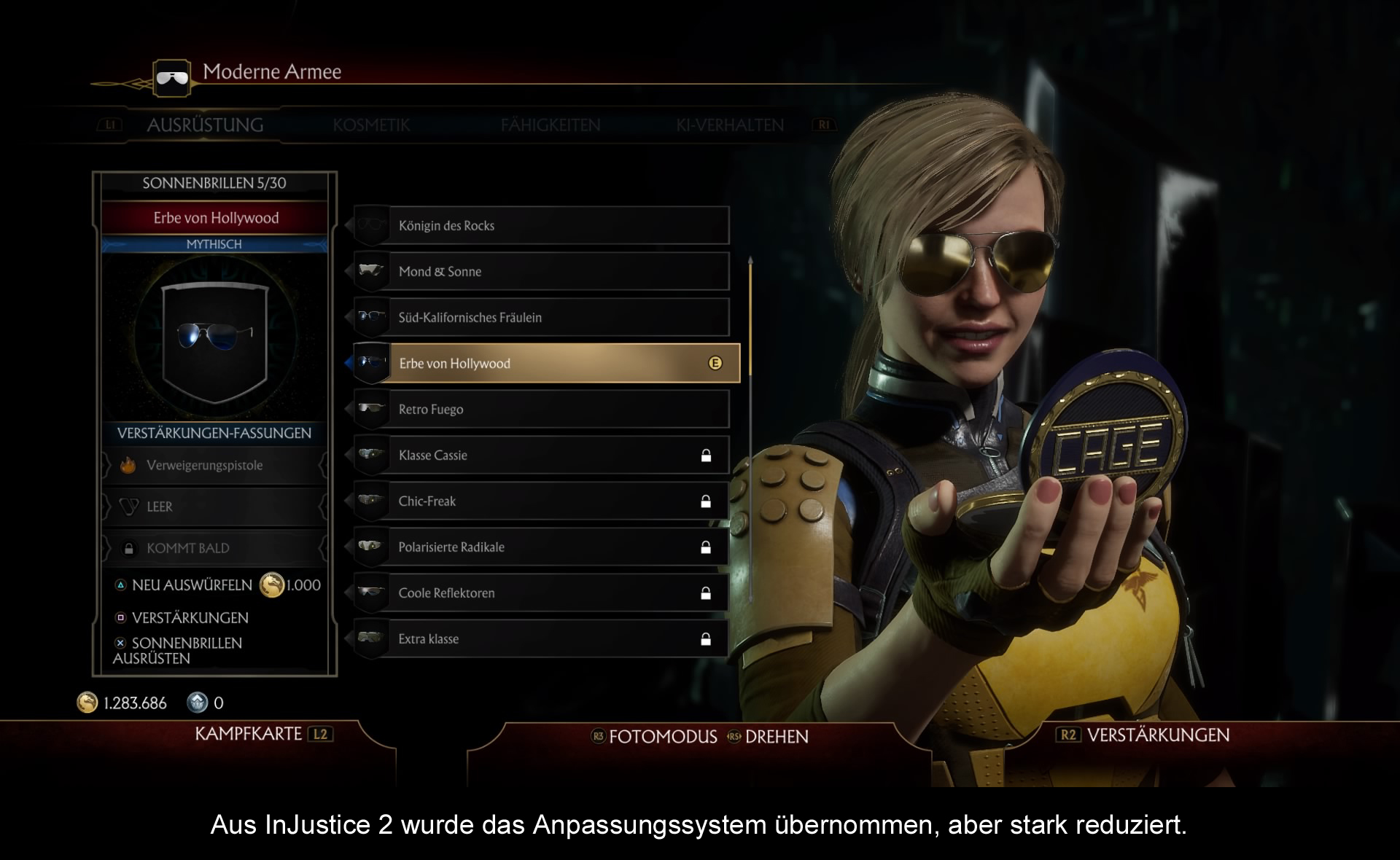Select the locked Polarisierte Radikale entry
The image size is (1400, 860).
click(541, 547)
